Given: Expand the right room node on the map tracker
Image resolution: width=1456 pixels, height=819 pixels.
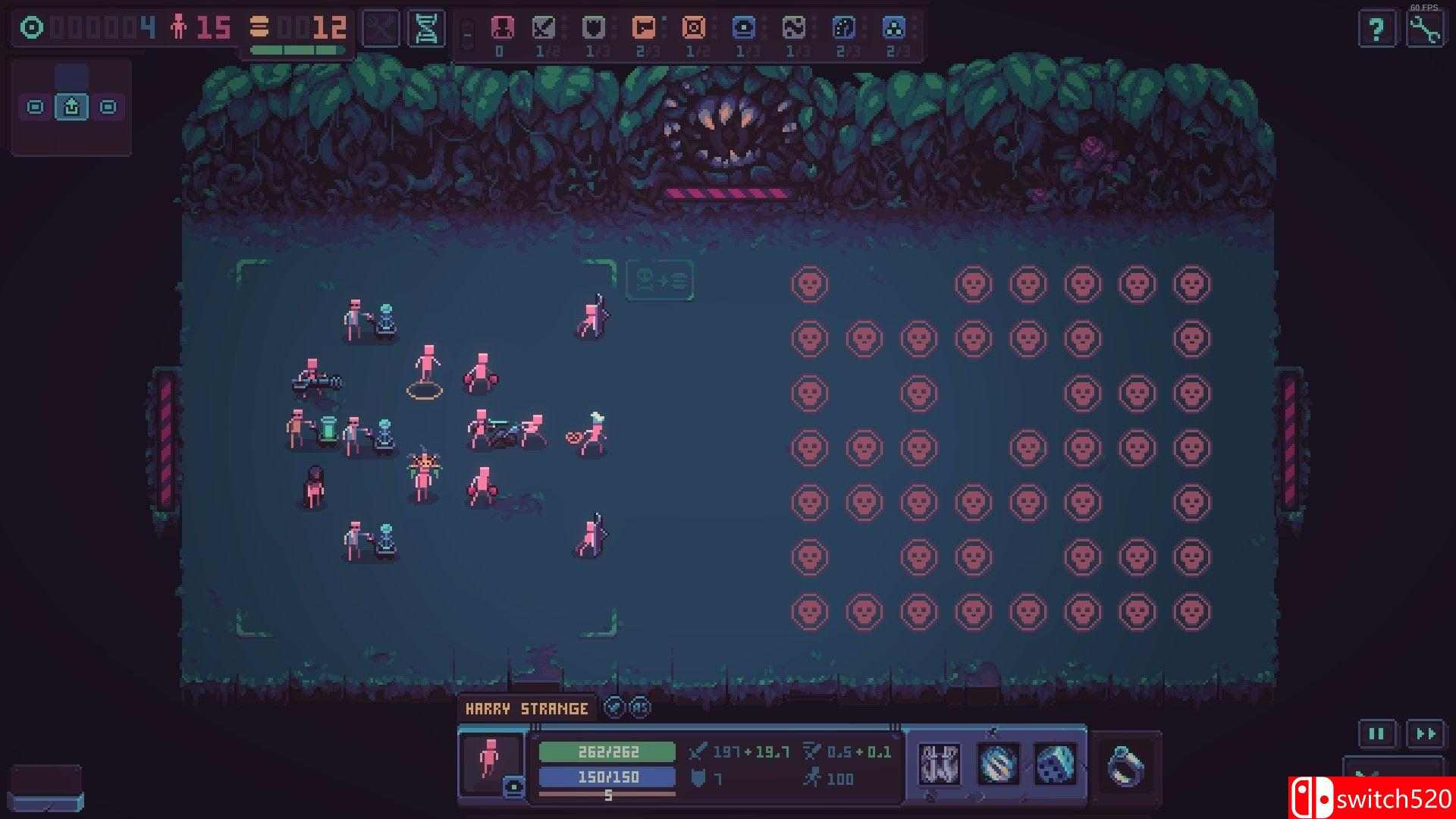Looking at the screenshot, I should pyautogui.click(x=108, y=107).
